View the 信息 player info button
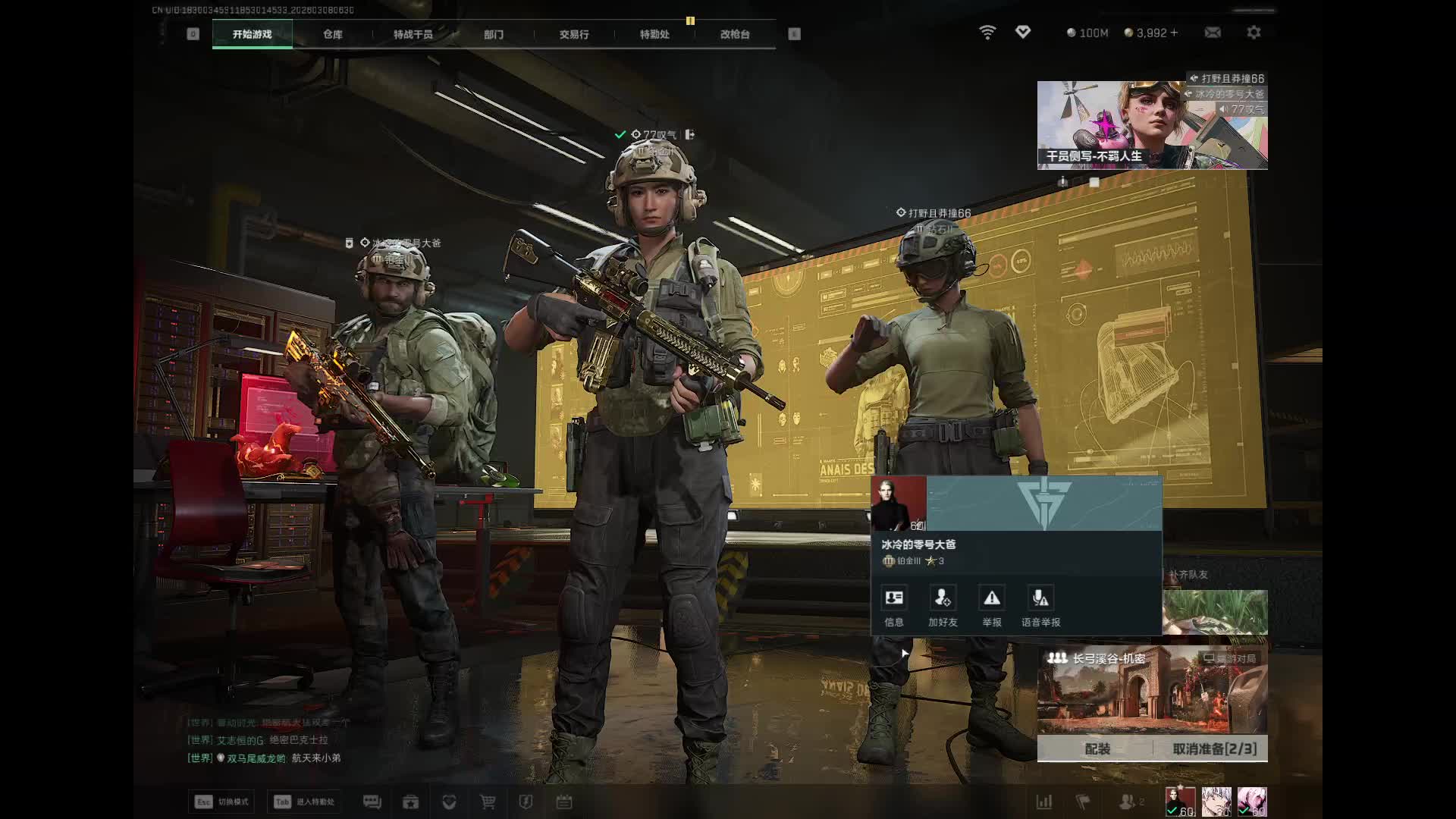This screenshot has height=819, width=1456. 894,606
